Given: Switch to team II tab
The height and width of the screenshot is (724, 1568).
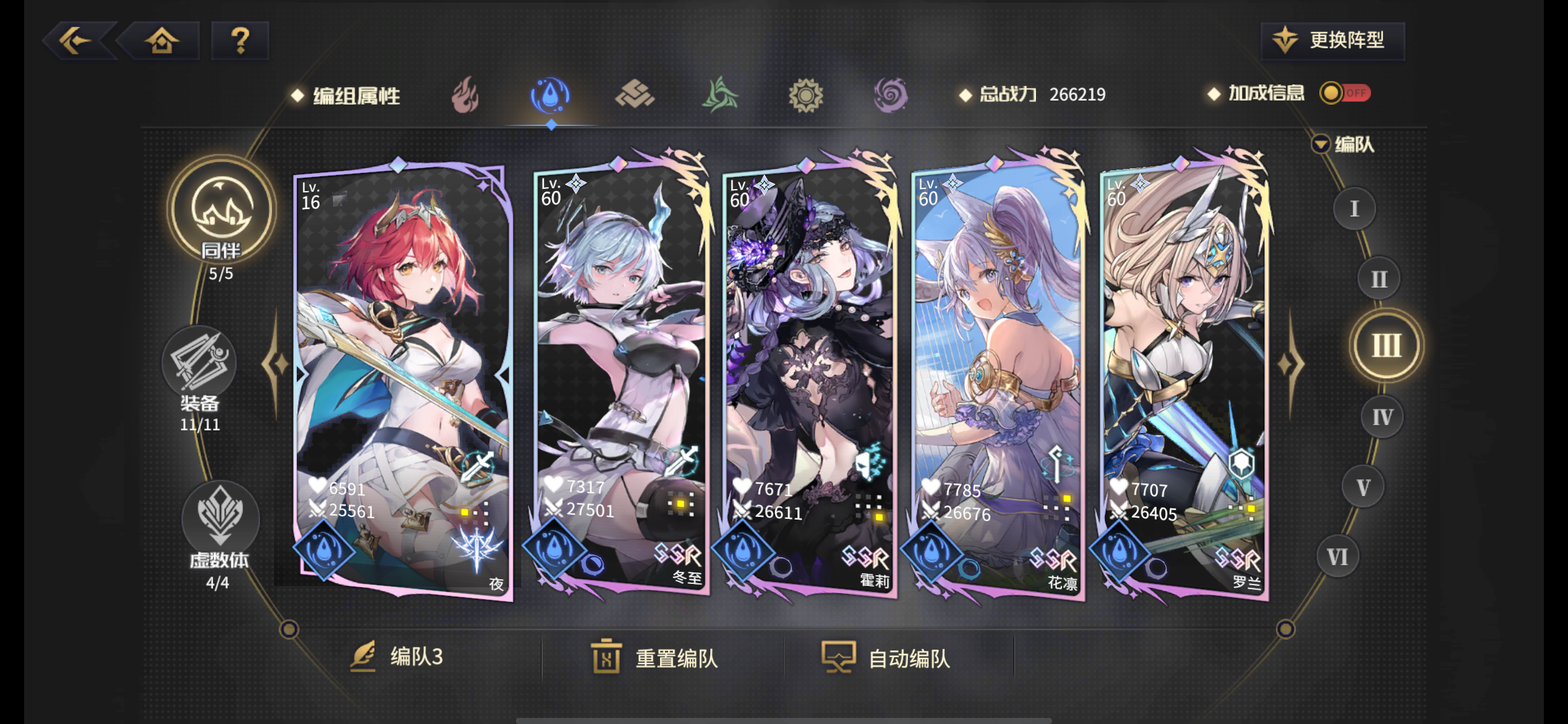Looking at the screenshot, I should point(1378,278).
